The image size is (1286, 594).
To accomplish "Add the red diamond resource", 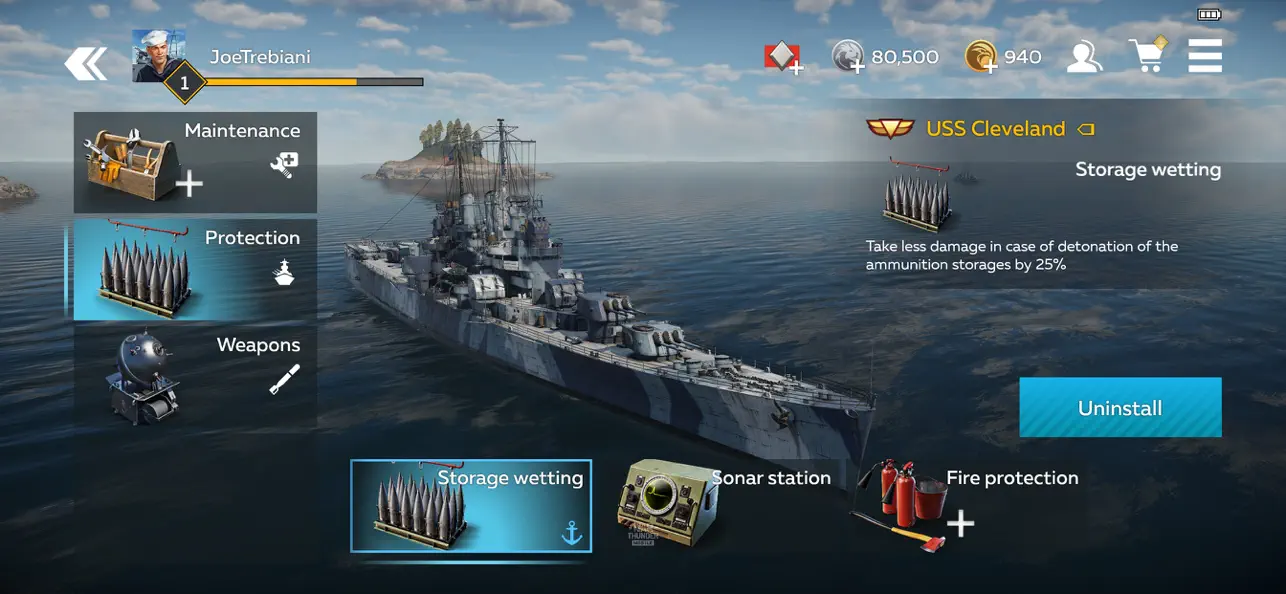I will tap(783, 58).
